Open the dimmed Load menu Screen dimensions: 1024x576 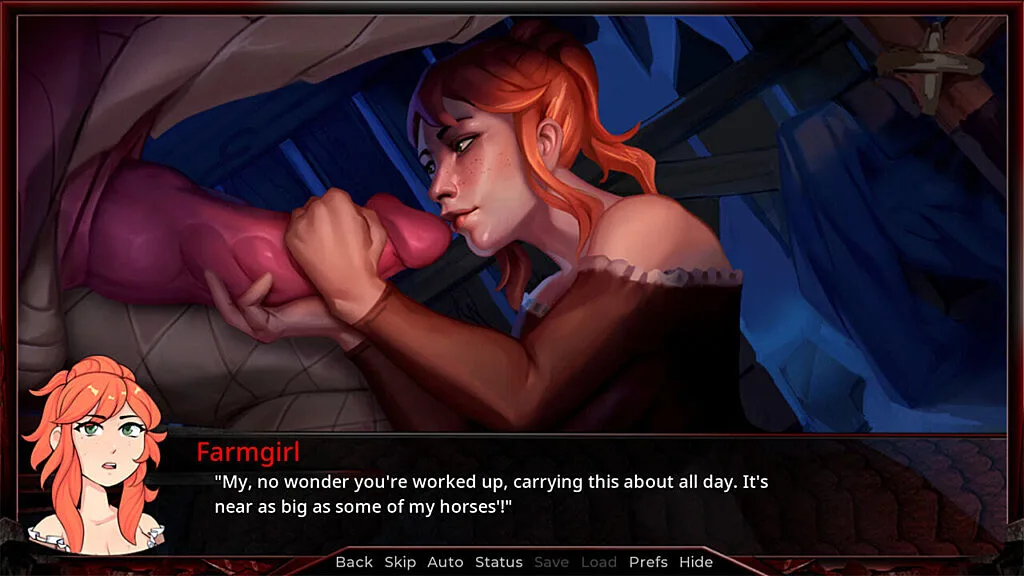click(x=599, y=562)
